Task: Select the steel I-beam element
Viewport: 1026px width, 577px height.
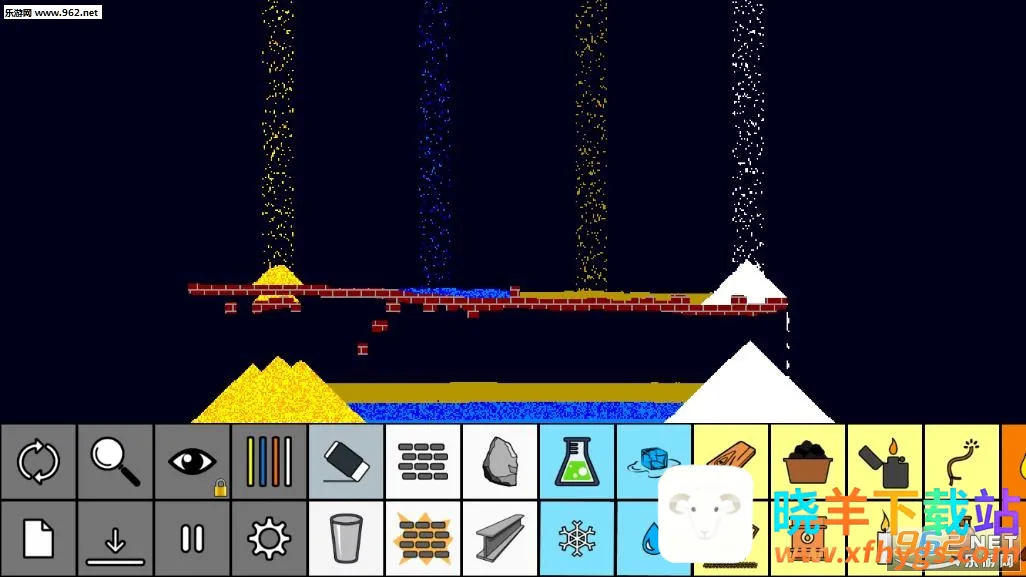Action: 500,539
